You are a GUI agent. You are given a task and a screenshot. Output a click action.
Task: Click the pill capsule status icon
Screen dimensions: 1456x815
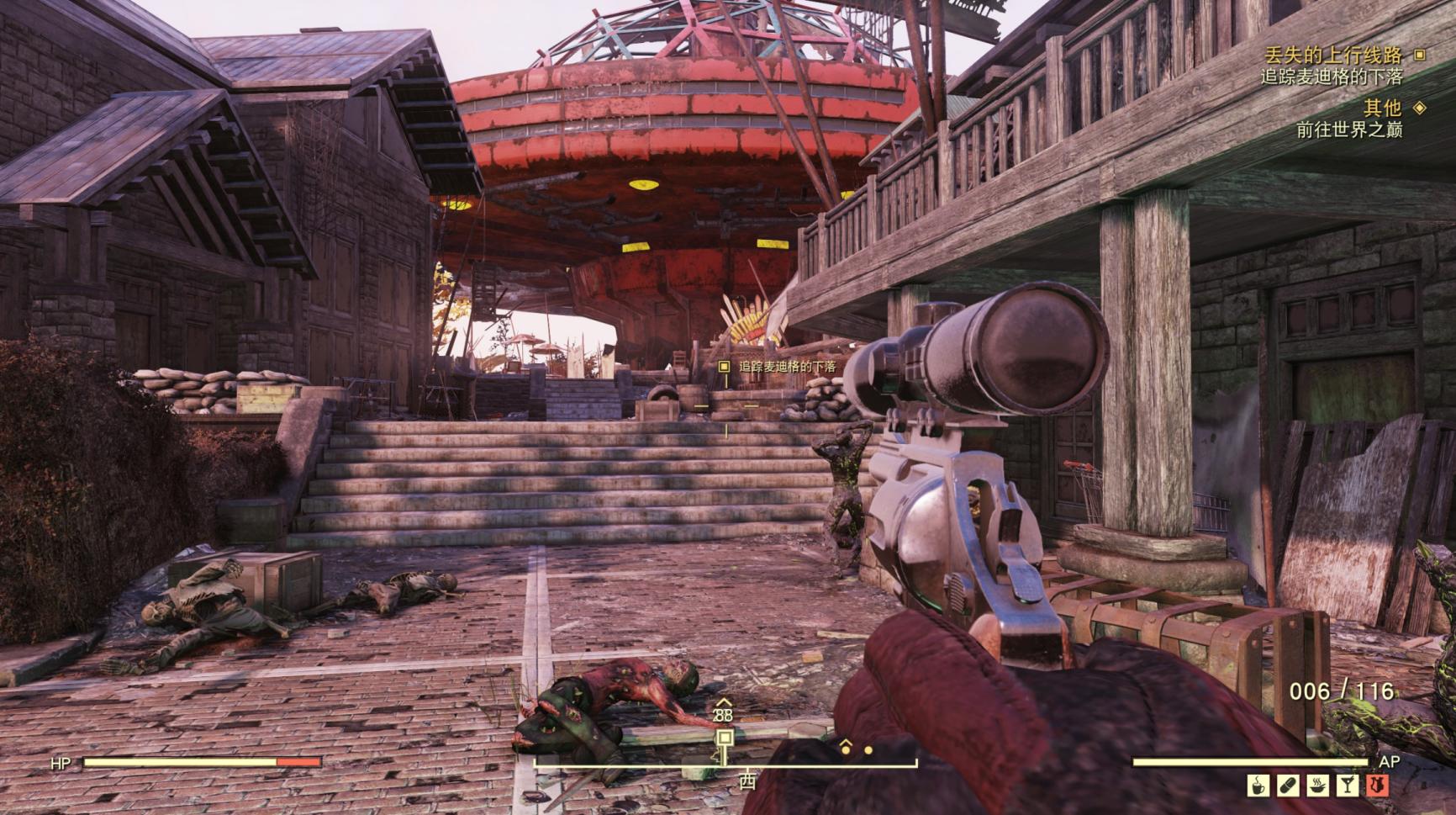[x=1288, y=786]
